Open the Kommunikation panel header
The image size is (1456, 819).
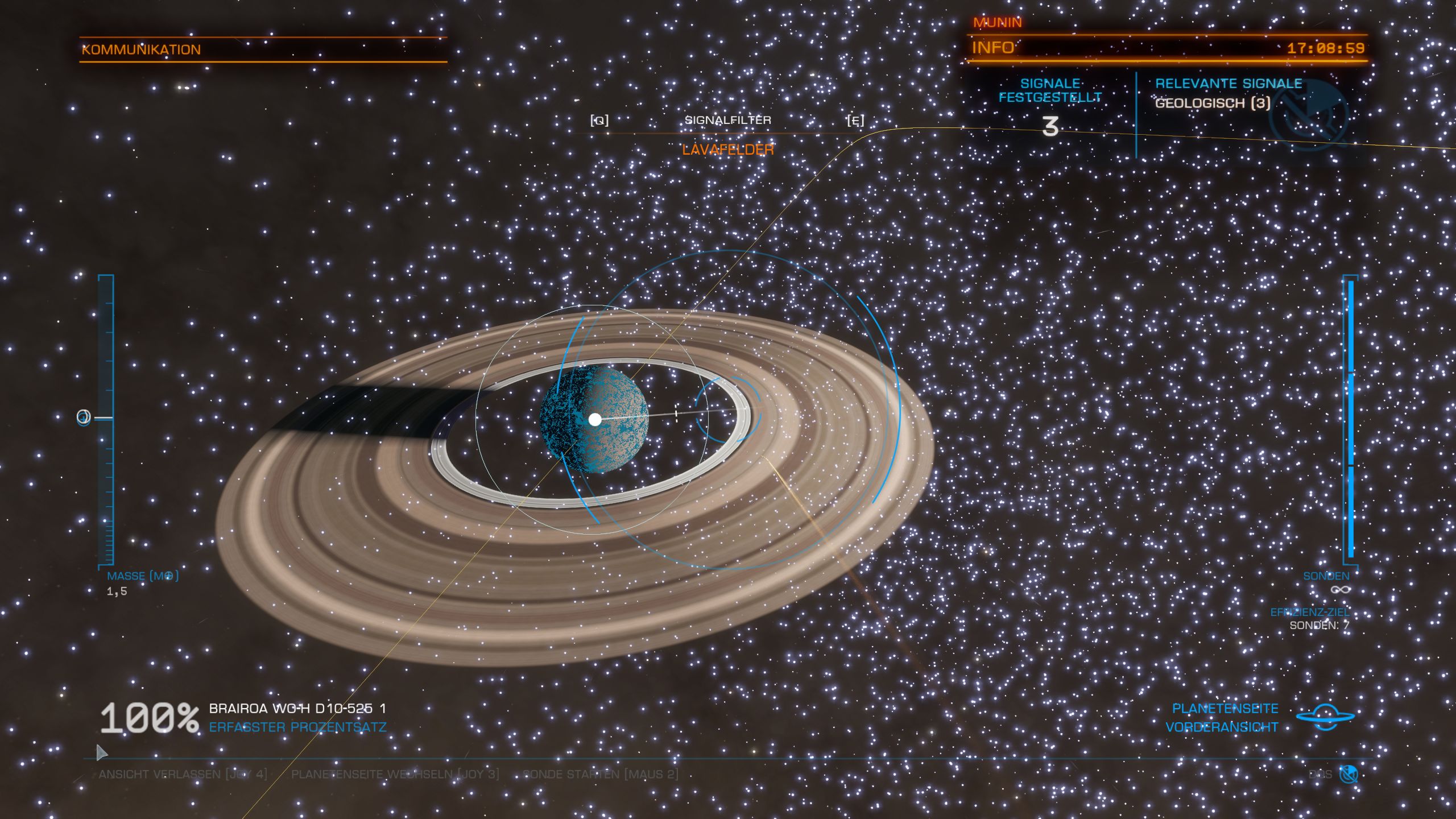point(141,49)
